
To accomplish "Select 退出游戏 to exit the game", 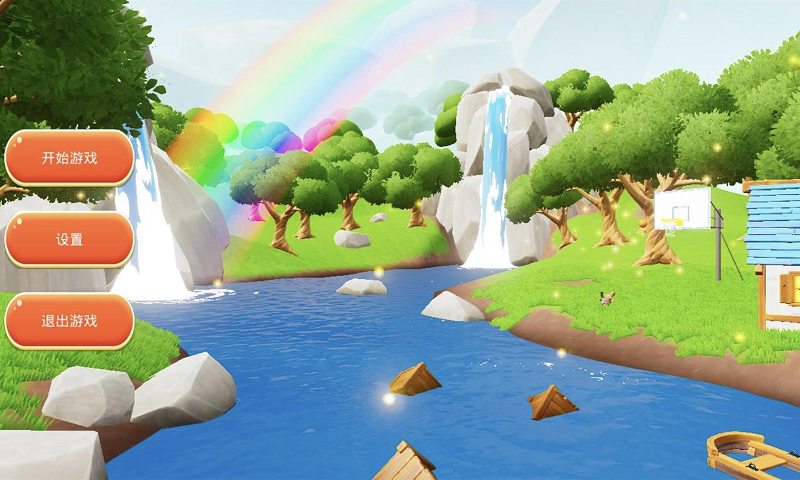I will click(69, 321).
